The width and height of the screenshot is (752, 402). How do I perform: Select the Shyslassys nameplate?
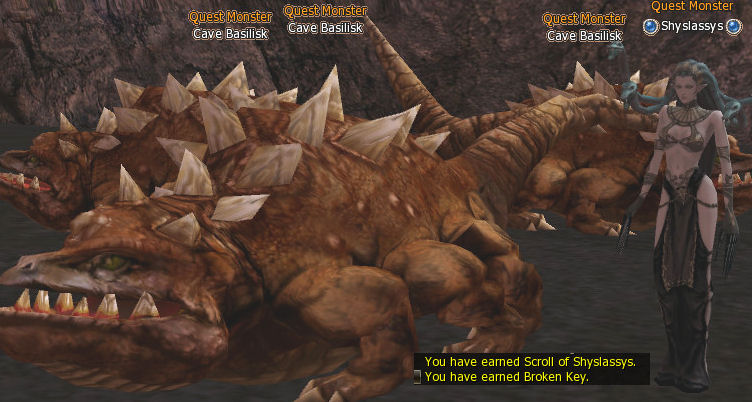point(691,27)
